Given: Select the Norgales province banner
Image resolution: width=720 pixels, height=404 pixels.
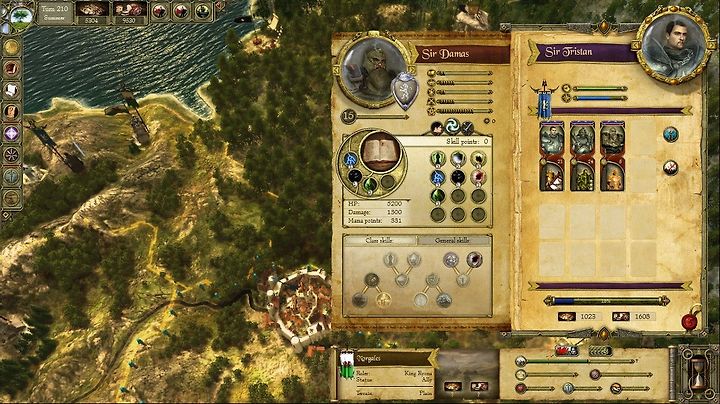Looking at the screenshot, I should (347, 363).
